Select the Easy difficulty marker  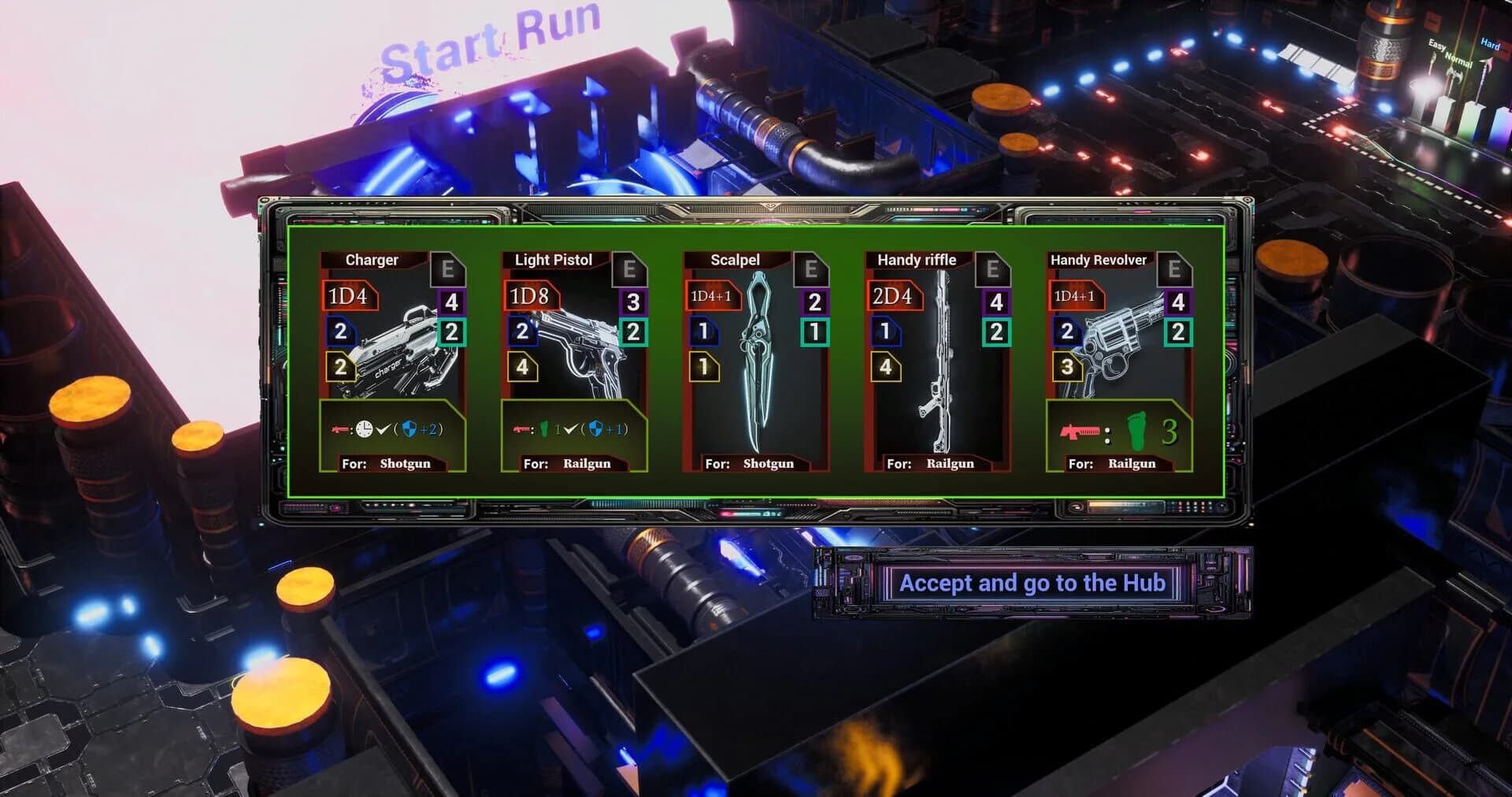coord(1436,45)
